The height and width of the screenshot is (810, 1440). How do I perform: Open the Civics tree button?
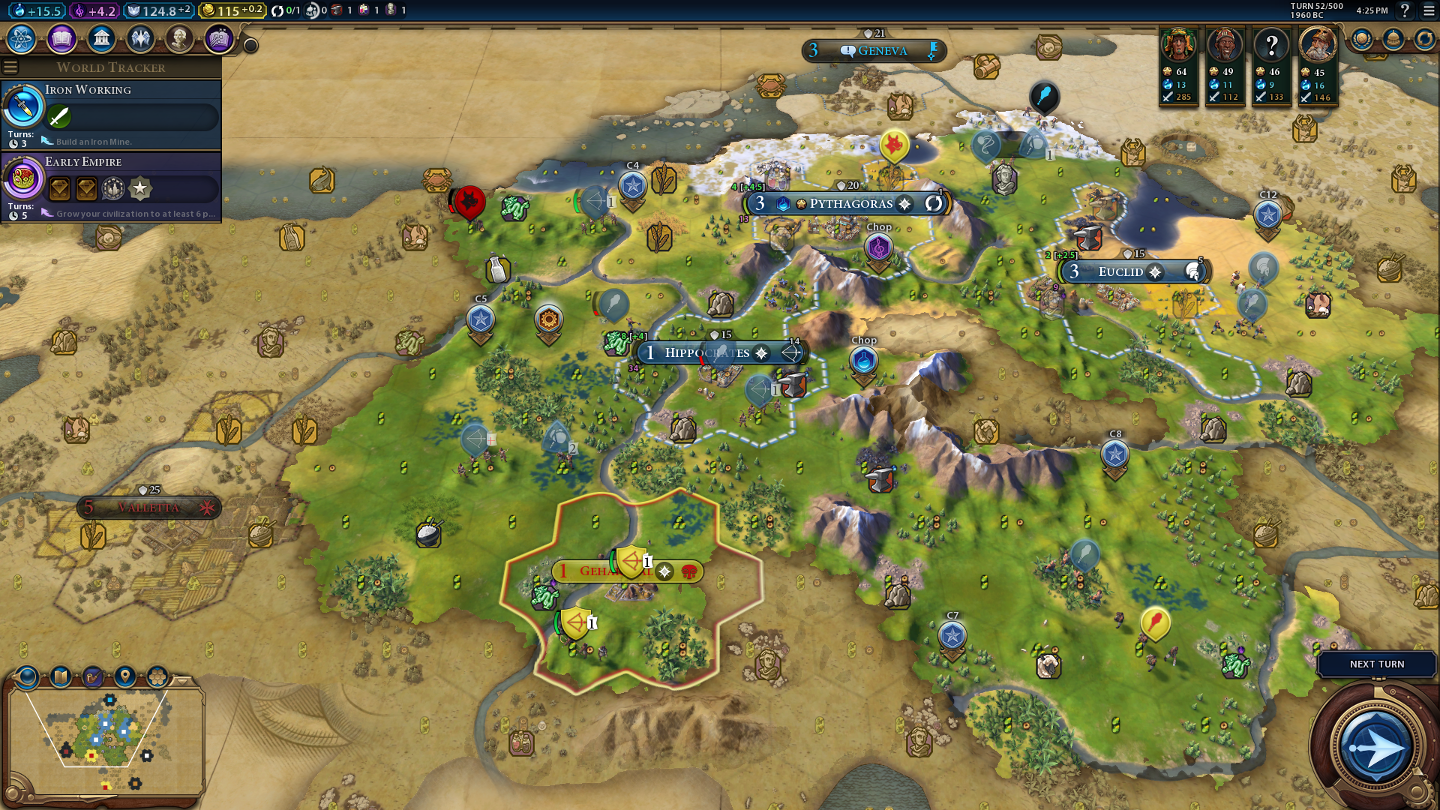click(61, 39)
